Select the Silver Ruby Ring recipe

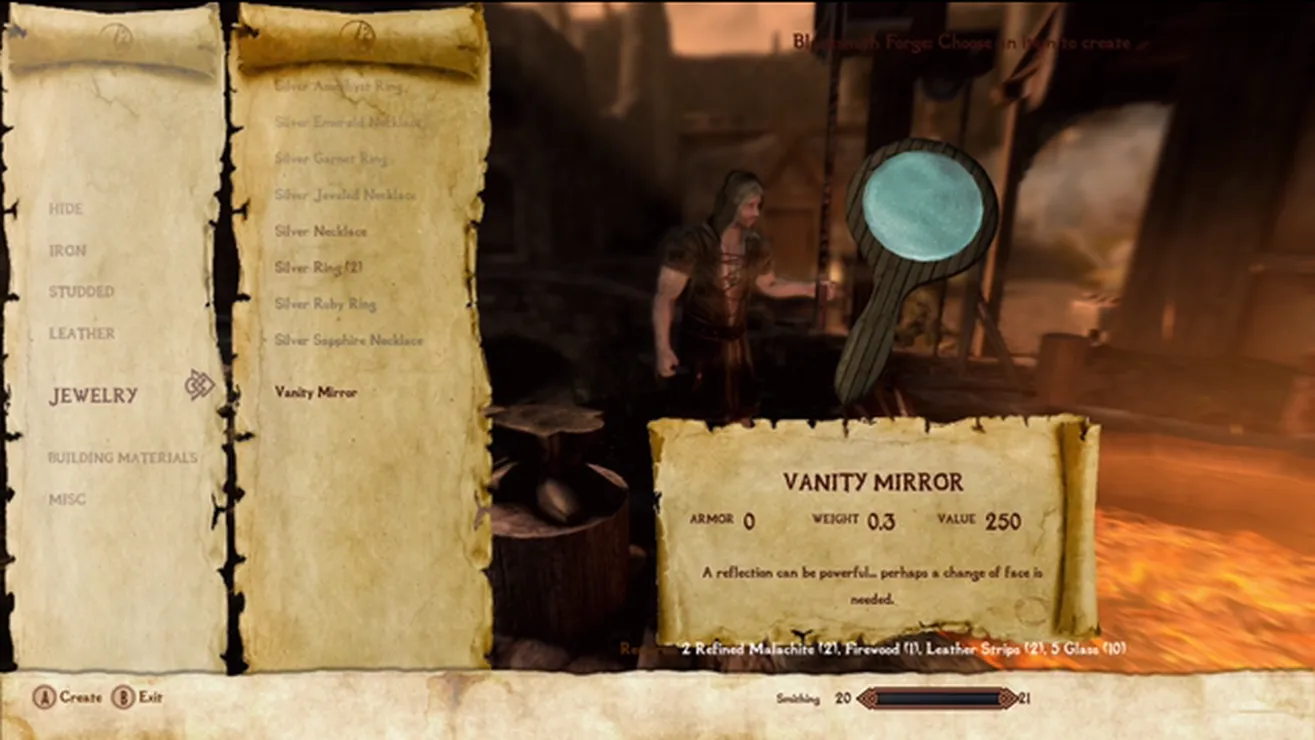click(325, 304)
